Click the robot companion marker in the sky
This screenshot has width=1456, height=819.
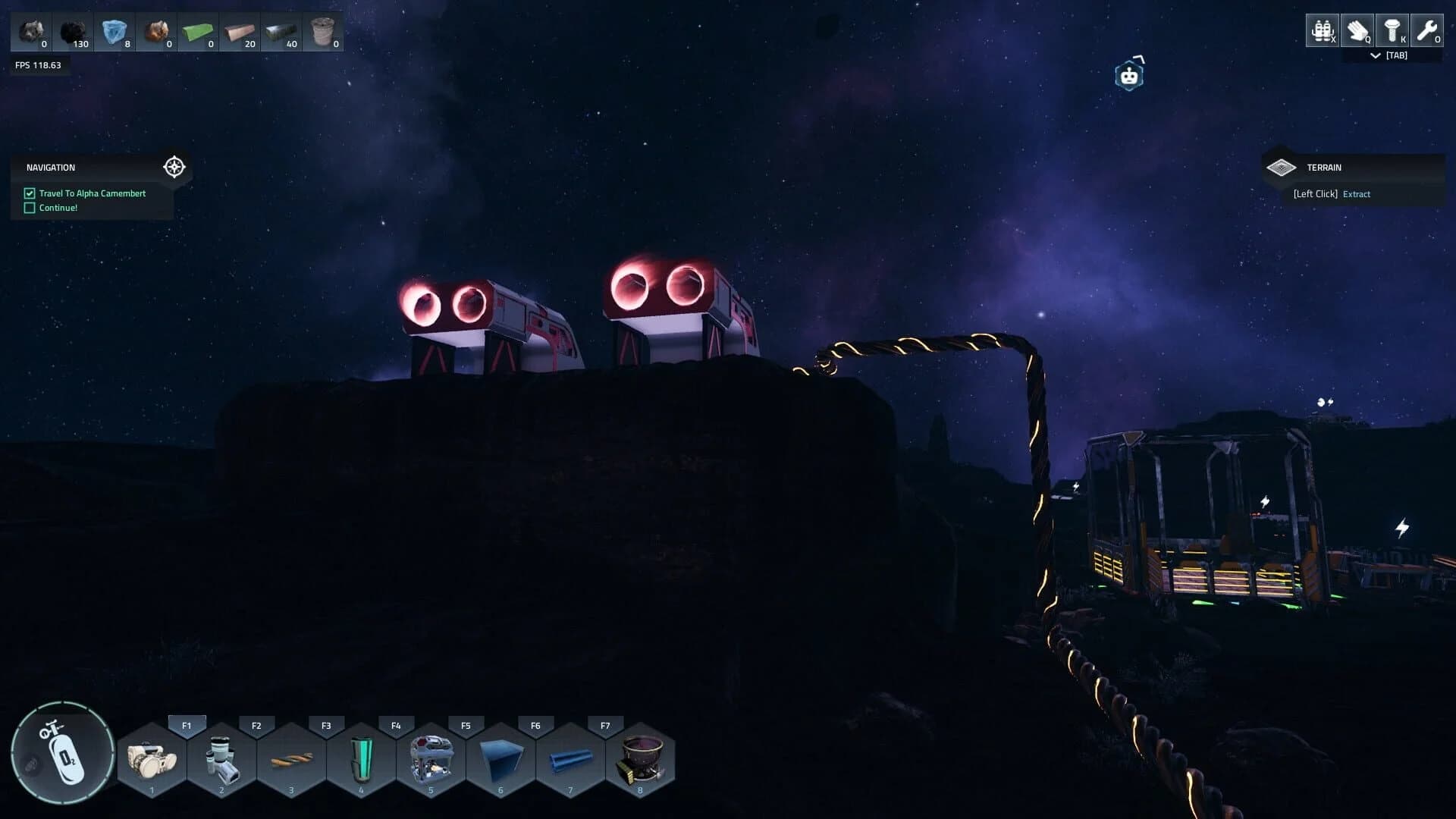coord(1129,74)
